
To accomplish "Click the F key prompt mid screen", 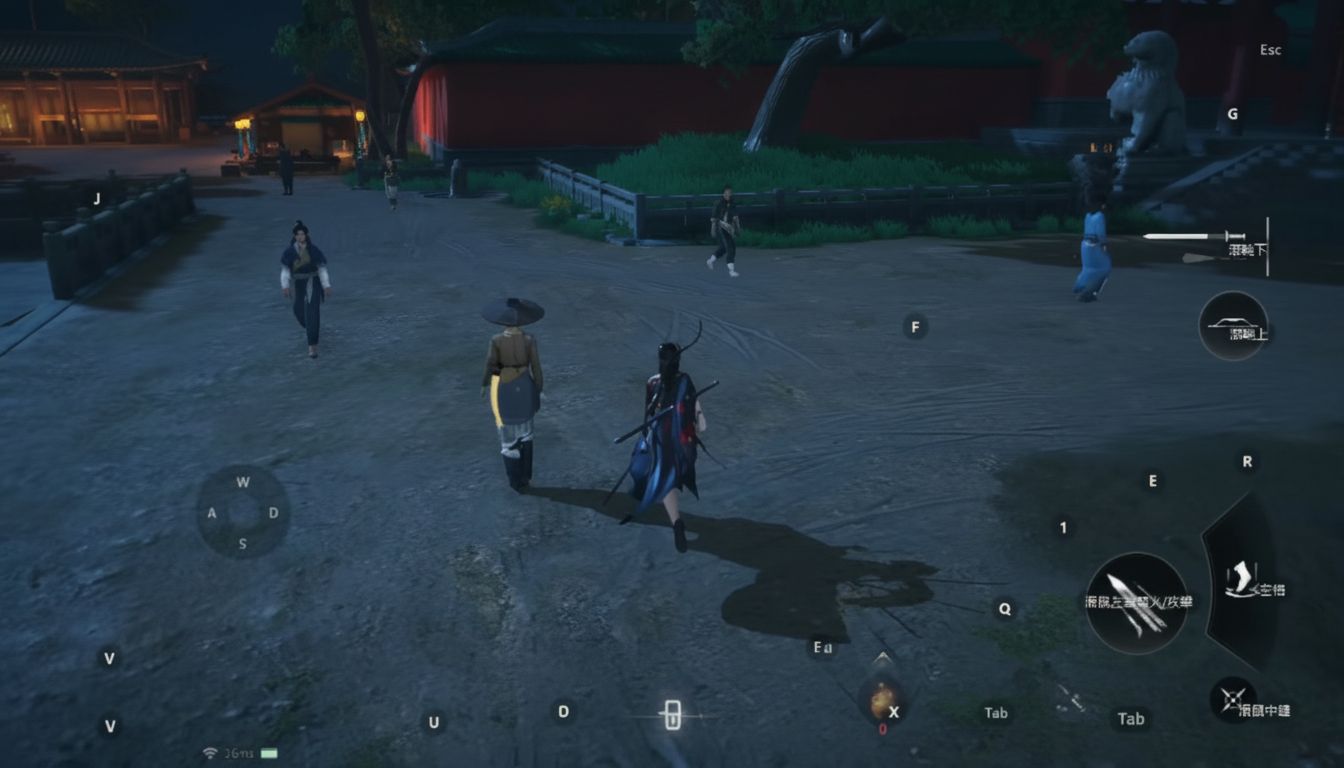I will coord(916,324).
